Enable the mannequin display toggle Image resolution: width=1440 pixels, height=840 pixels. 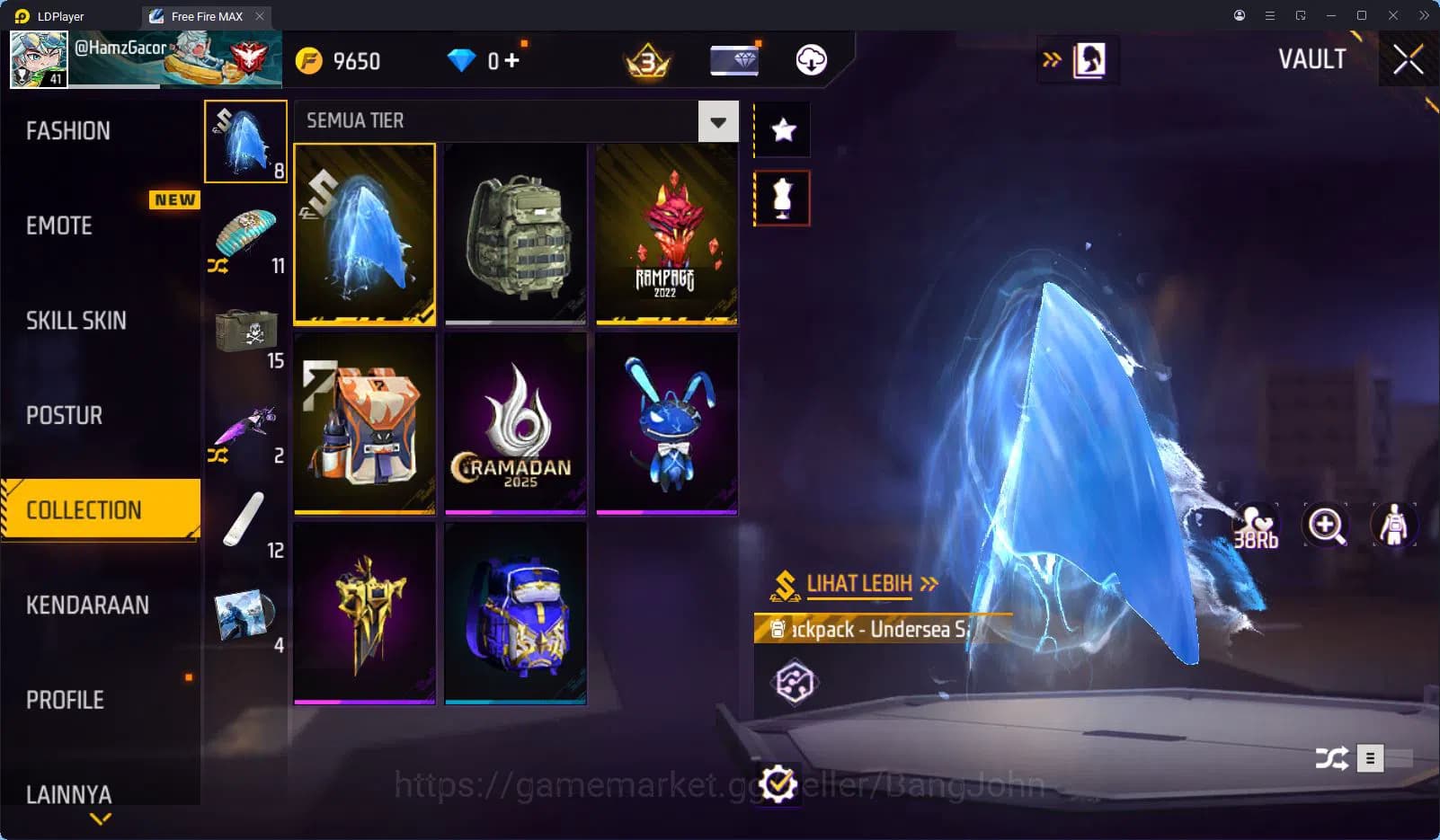(x=781, y=197)
